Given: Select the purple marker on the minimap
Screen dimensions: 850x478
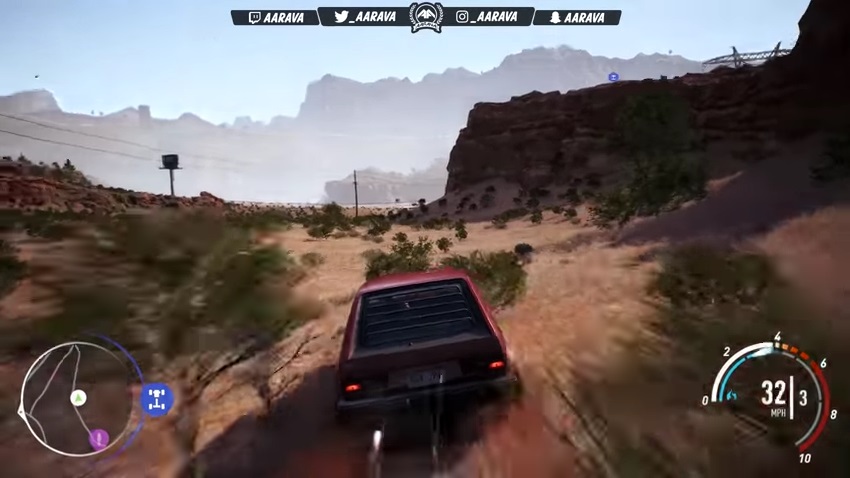Looking at the screenshot, I should tap(99, 438).
